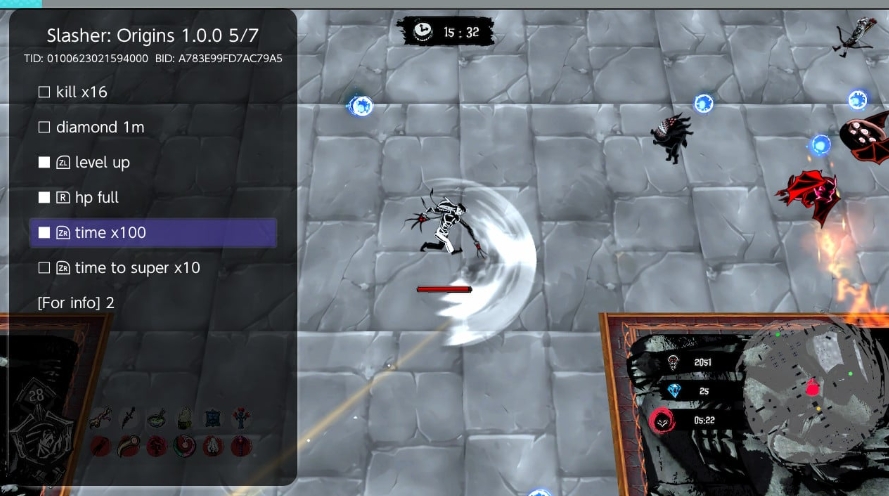The width and height of the screenshot is (889, 496).
Task: Toggle the kill x16 cheat checkbox
Action: [x=44, y=92]
